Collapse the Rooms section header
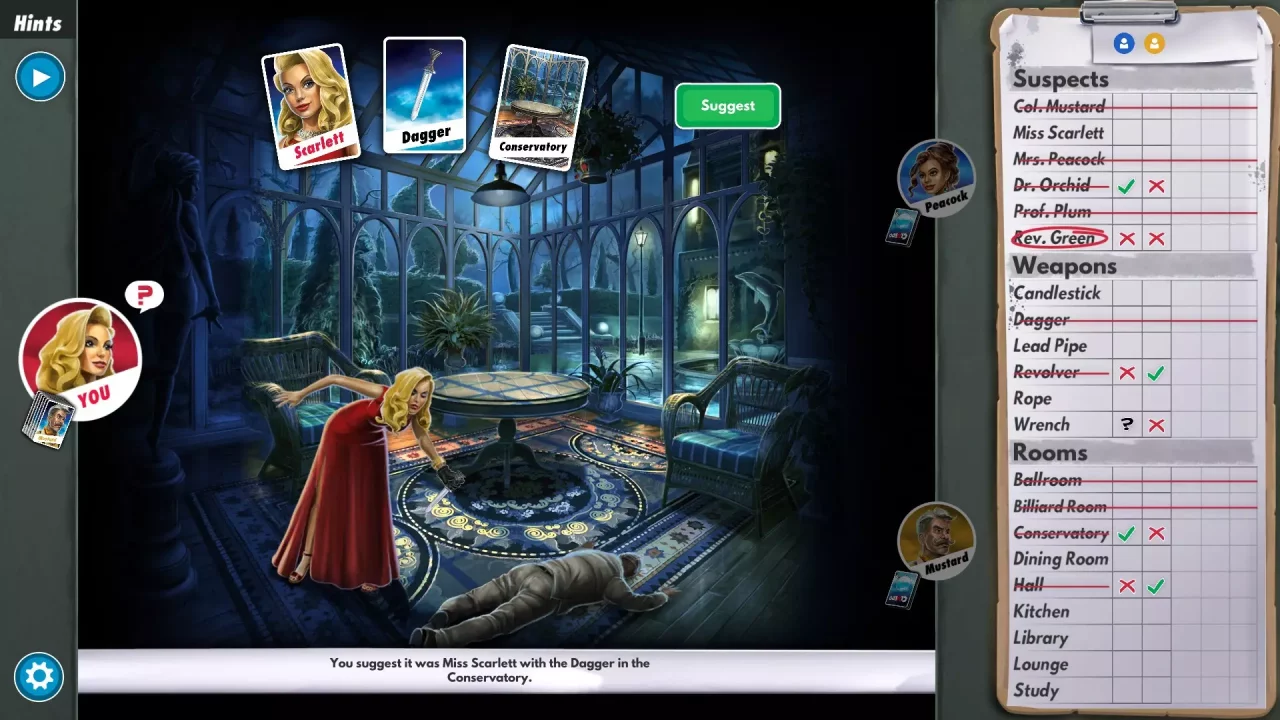The width and height of the screenshot is (1280, 720). pos(1050,452)
